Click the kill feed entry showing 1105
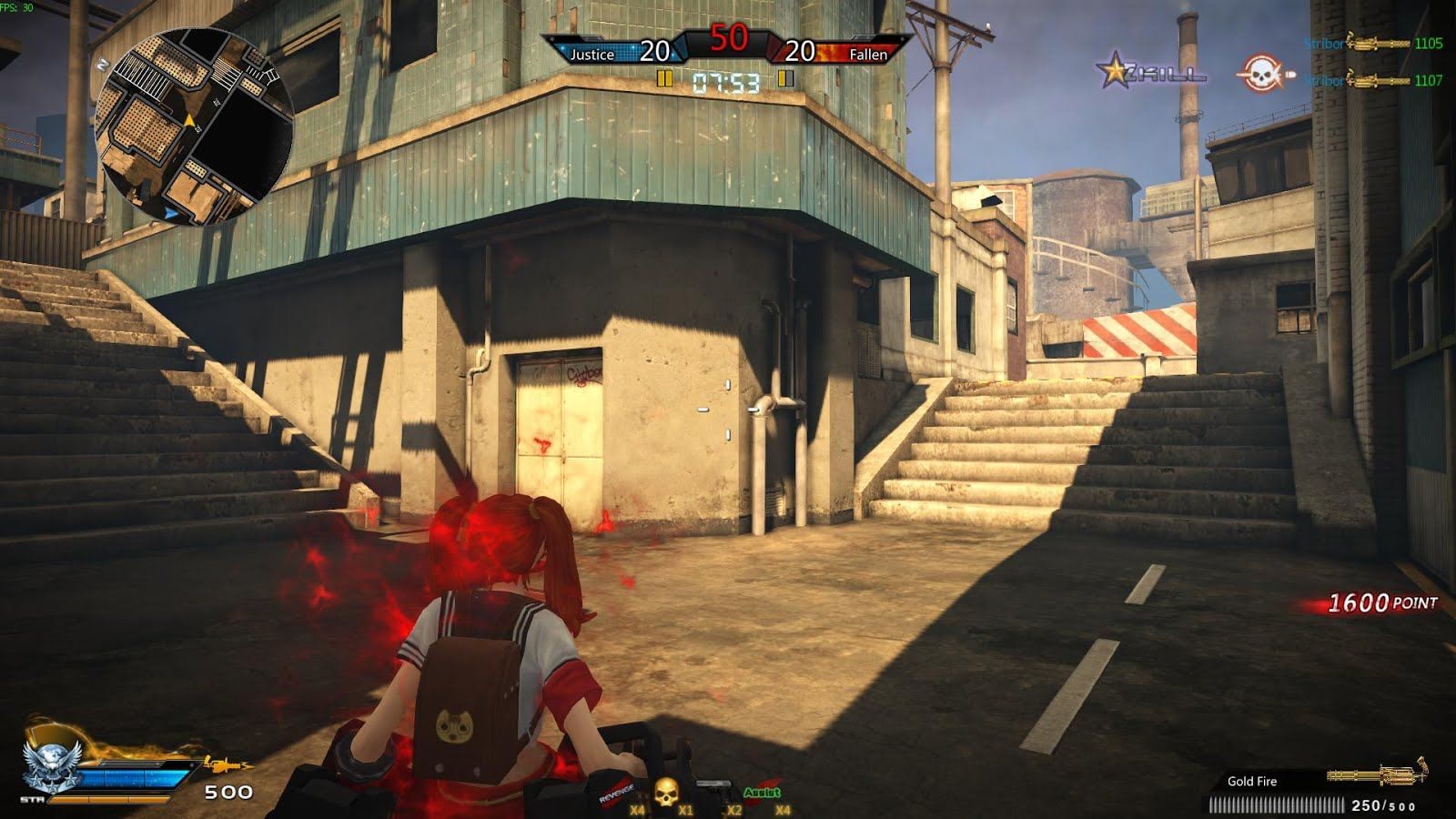Screen dimensions: 1456x819 (x=1372, y=44)
